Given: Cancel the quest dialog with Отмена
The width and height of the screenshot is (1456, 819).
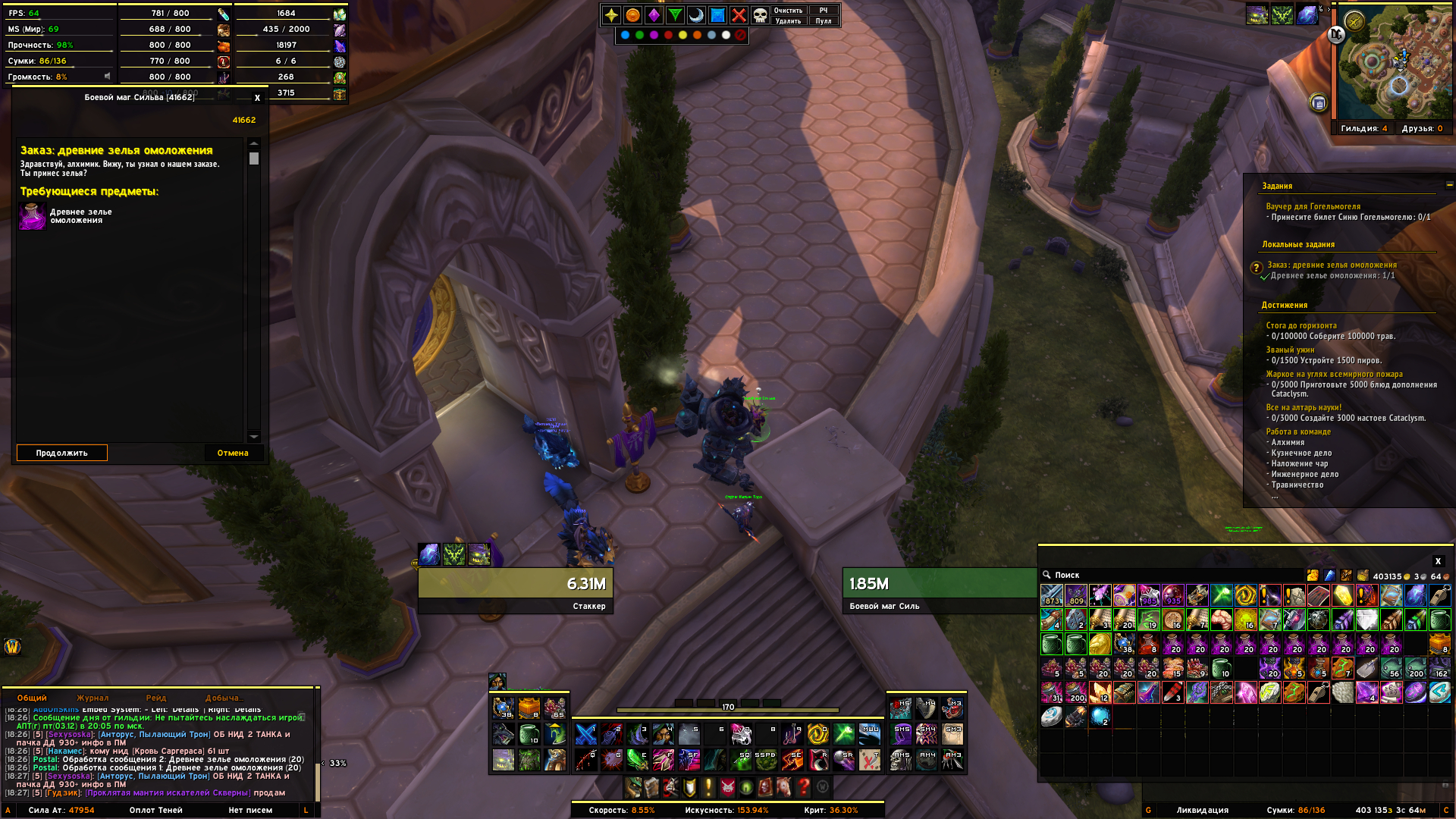Looking at the screenshot, I should pyautogui.click(x=233, y=453).
